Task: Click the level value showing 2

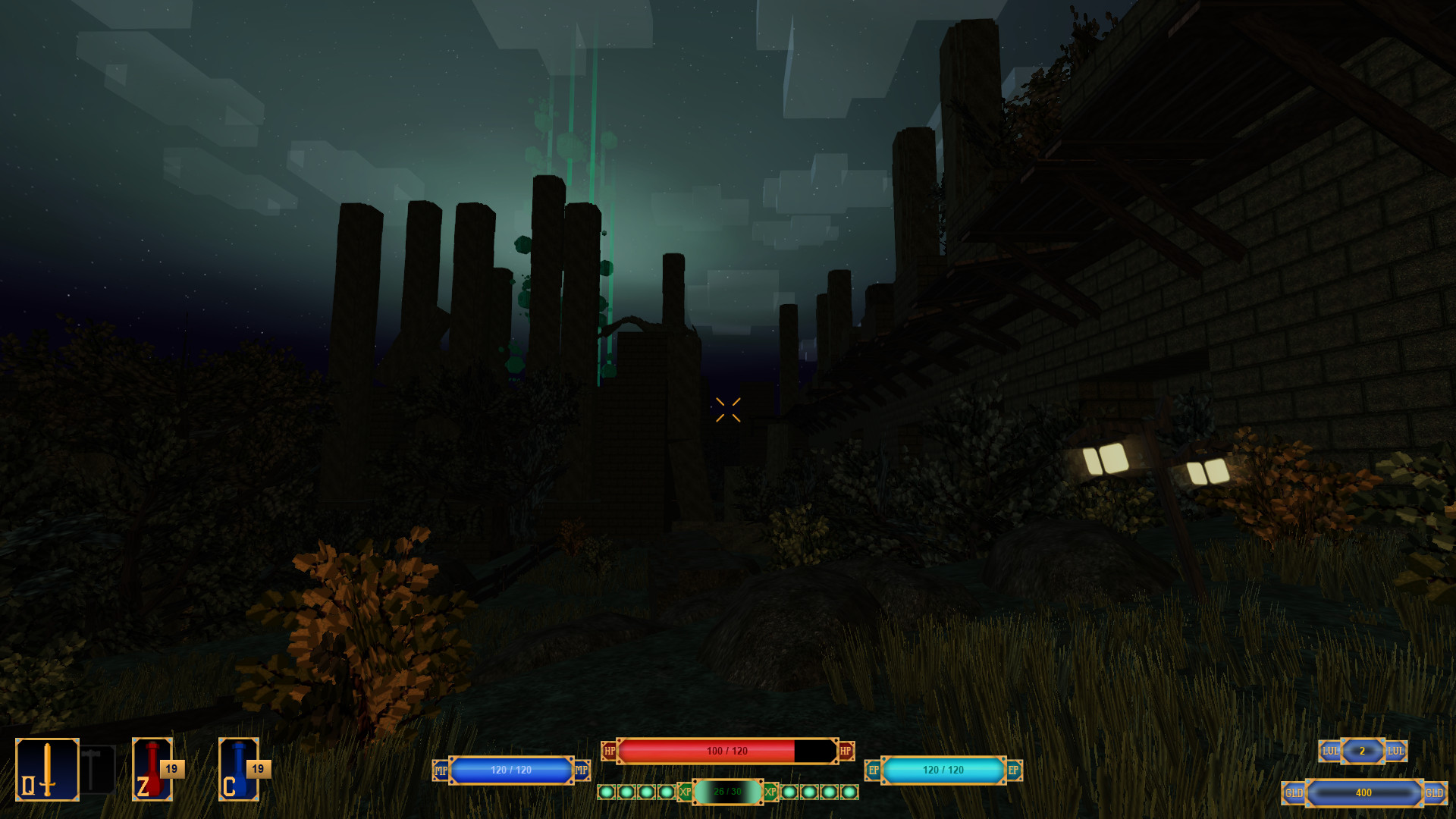Action: (1363, 752)
